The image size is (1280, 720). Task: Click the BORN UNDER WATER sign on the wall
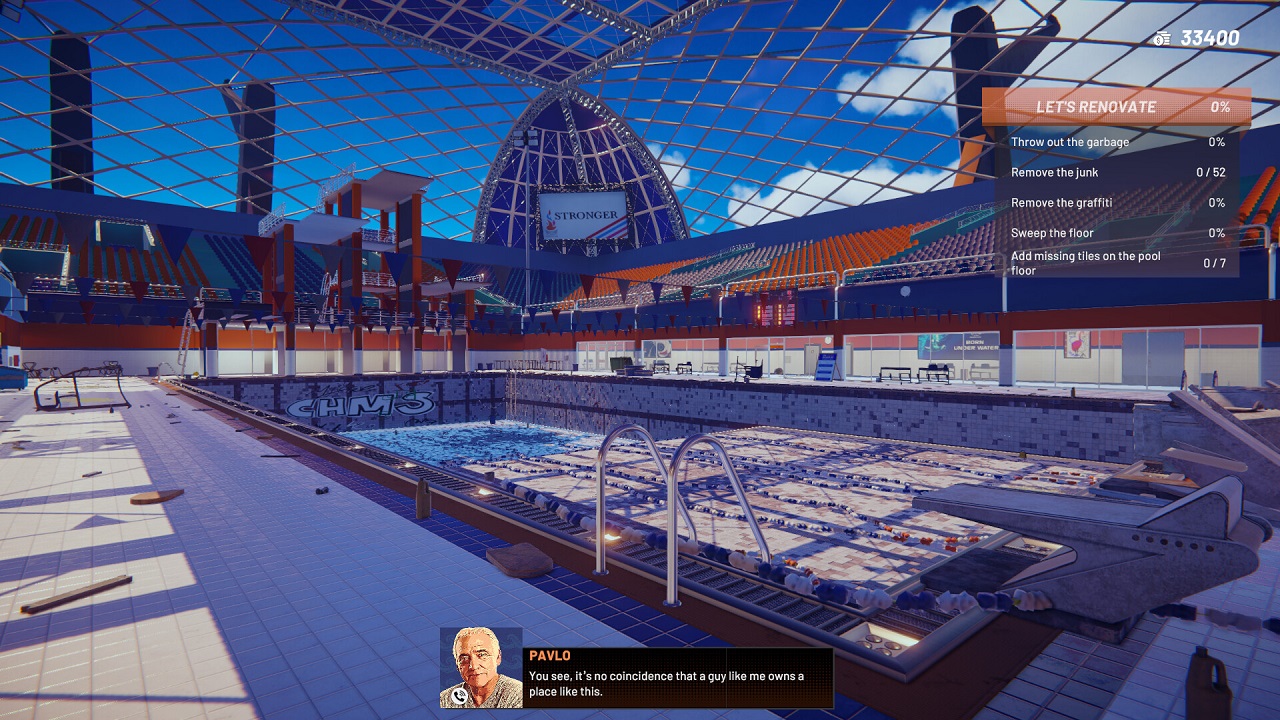pyautogui.click(x=975, y=344)
